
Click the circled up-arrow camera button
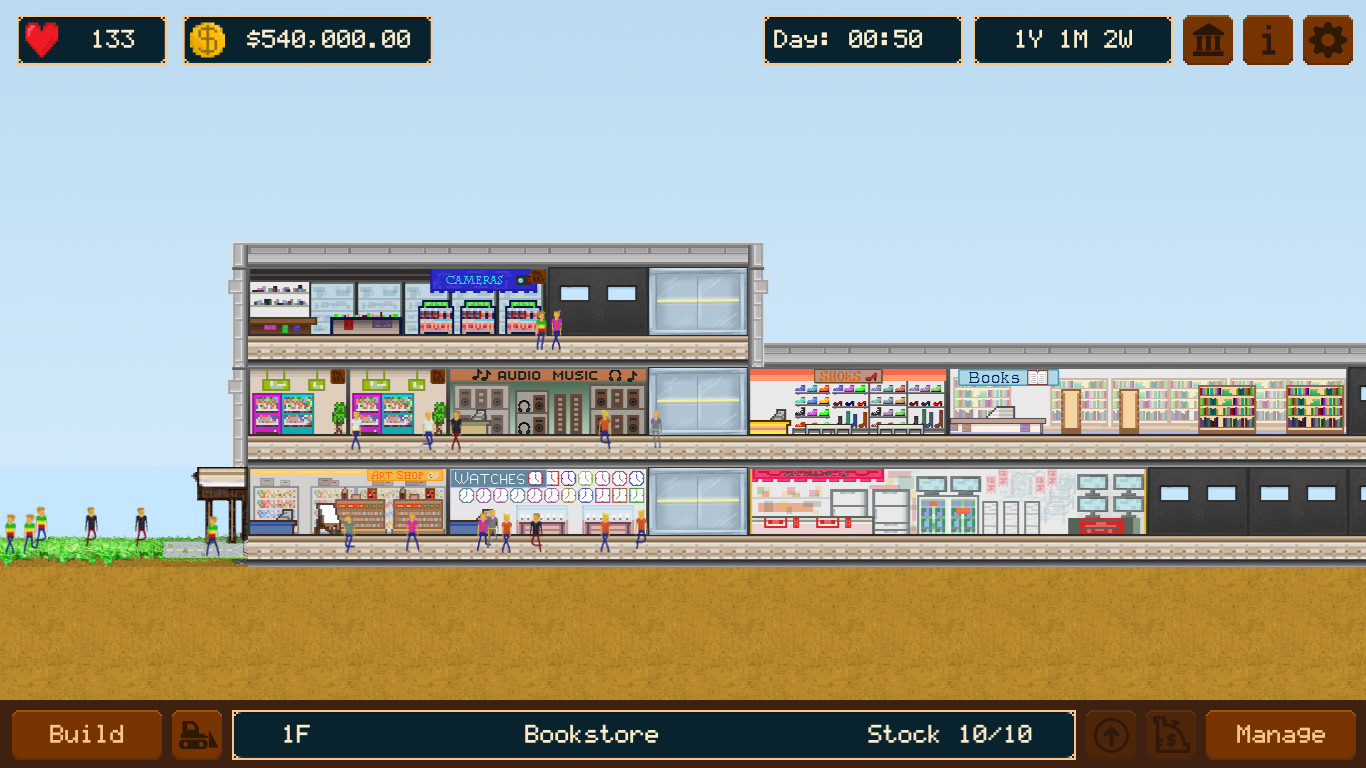pos(1113,734)
